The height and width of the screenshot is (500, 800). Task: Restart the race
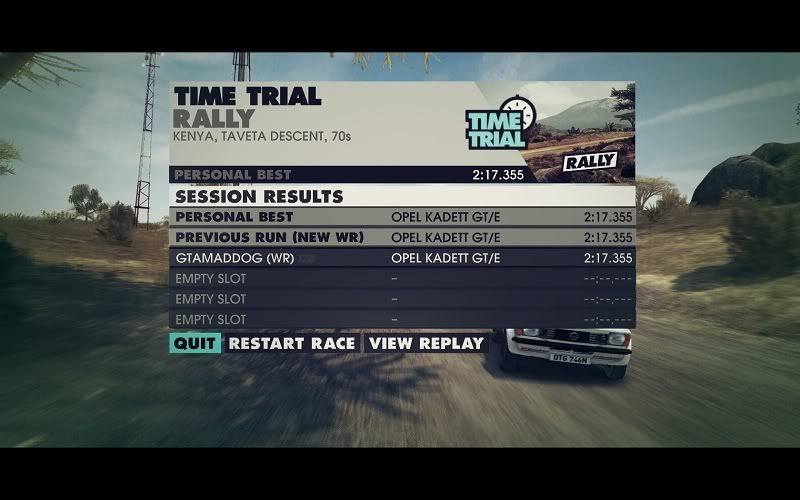click(291, 343)
